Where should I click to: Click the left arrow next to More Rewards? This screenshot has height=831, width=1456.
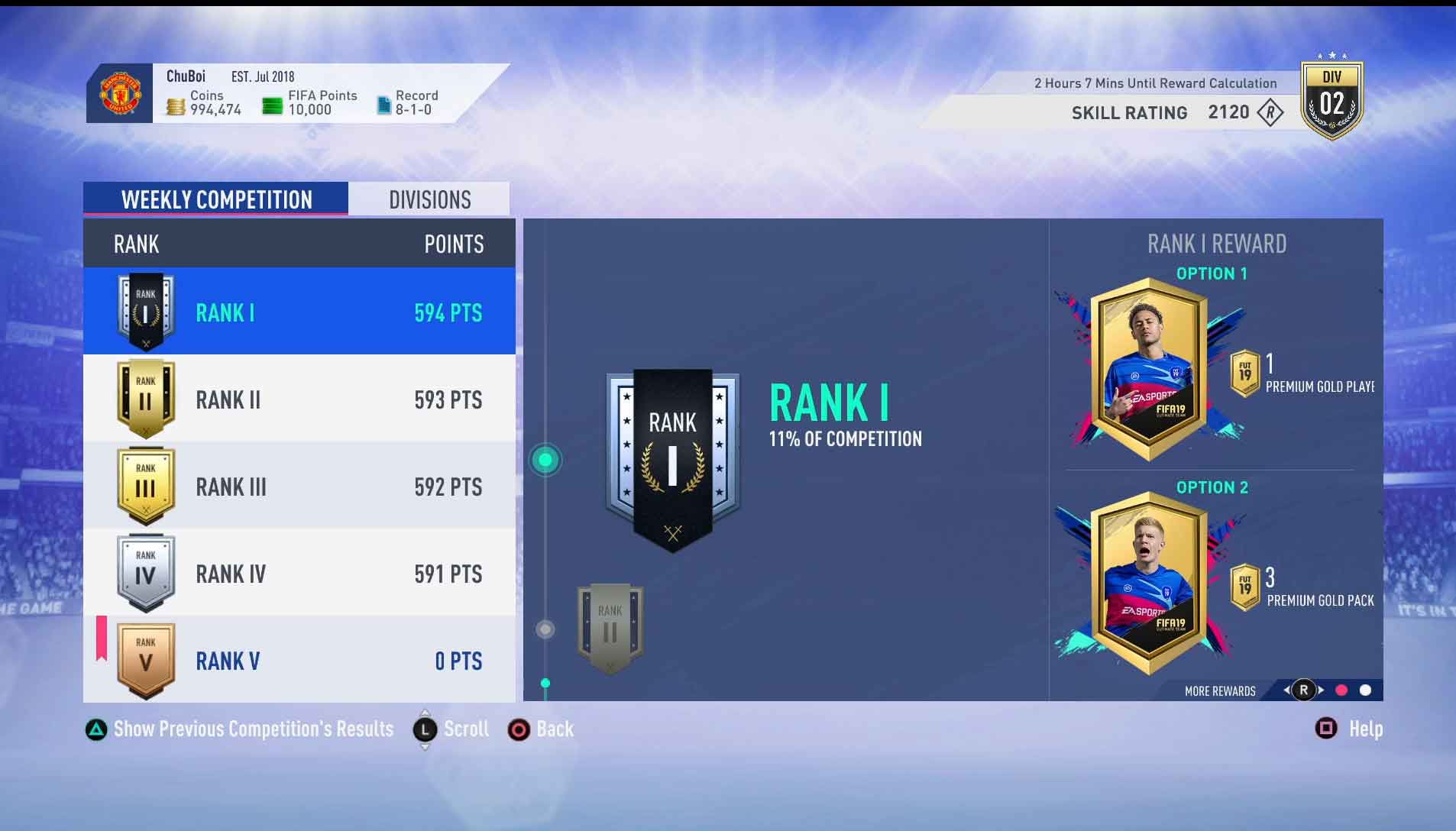coord(1287,690)
